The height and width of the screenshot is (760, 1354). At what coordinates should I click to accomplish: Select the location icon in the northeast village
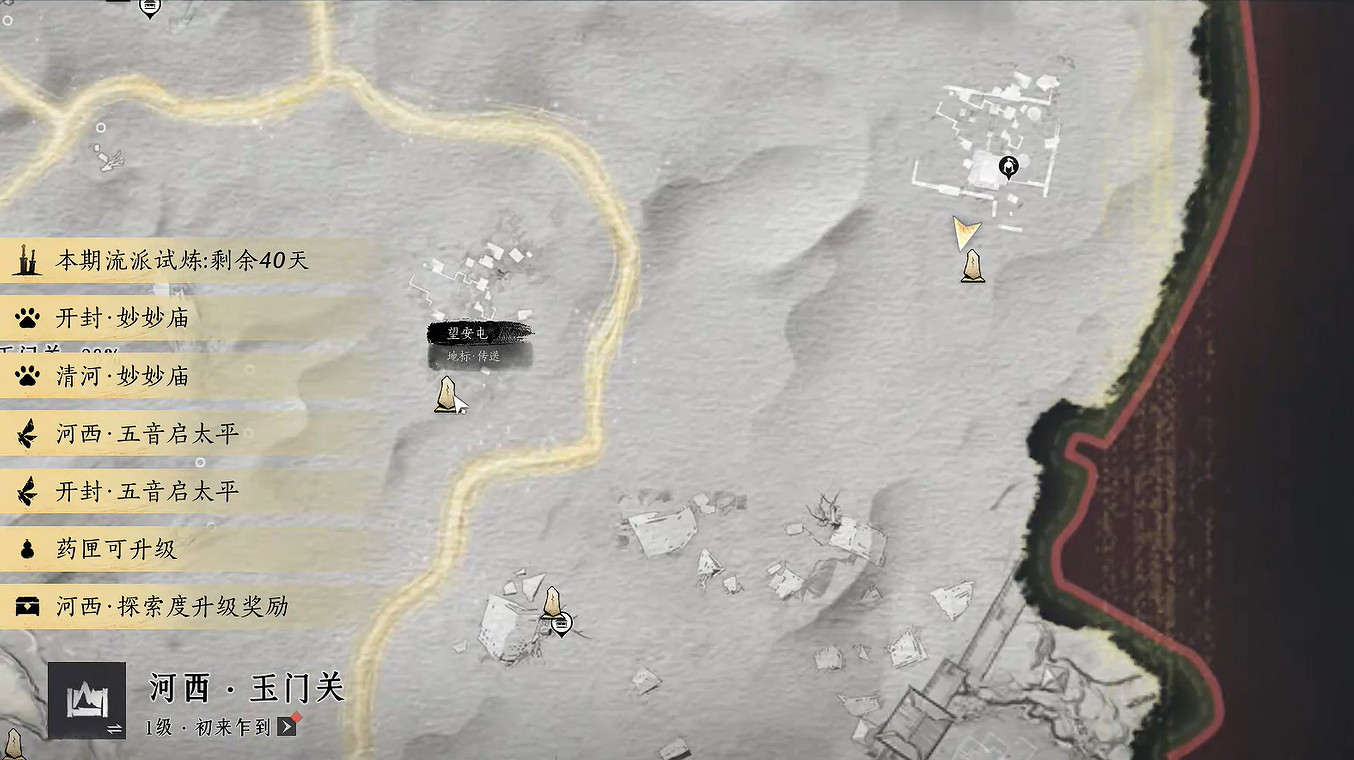click(1007, 166)
